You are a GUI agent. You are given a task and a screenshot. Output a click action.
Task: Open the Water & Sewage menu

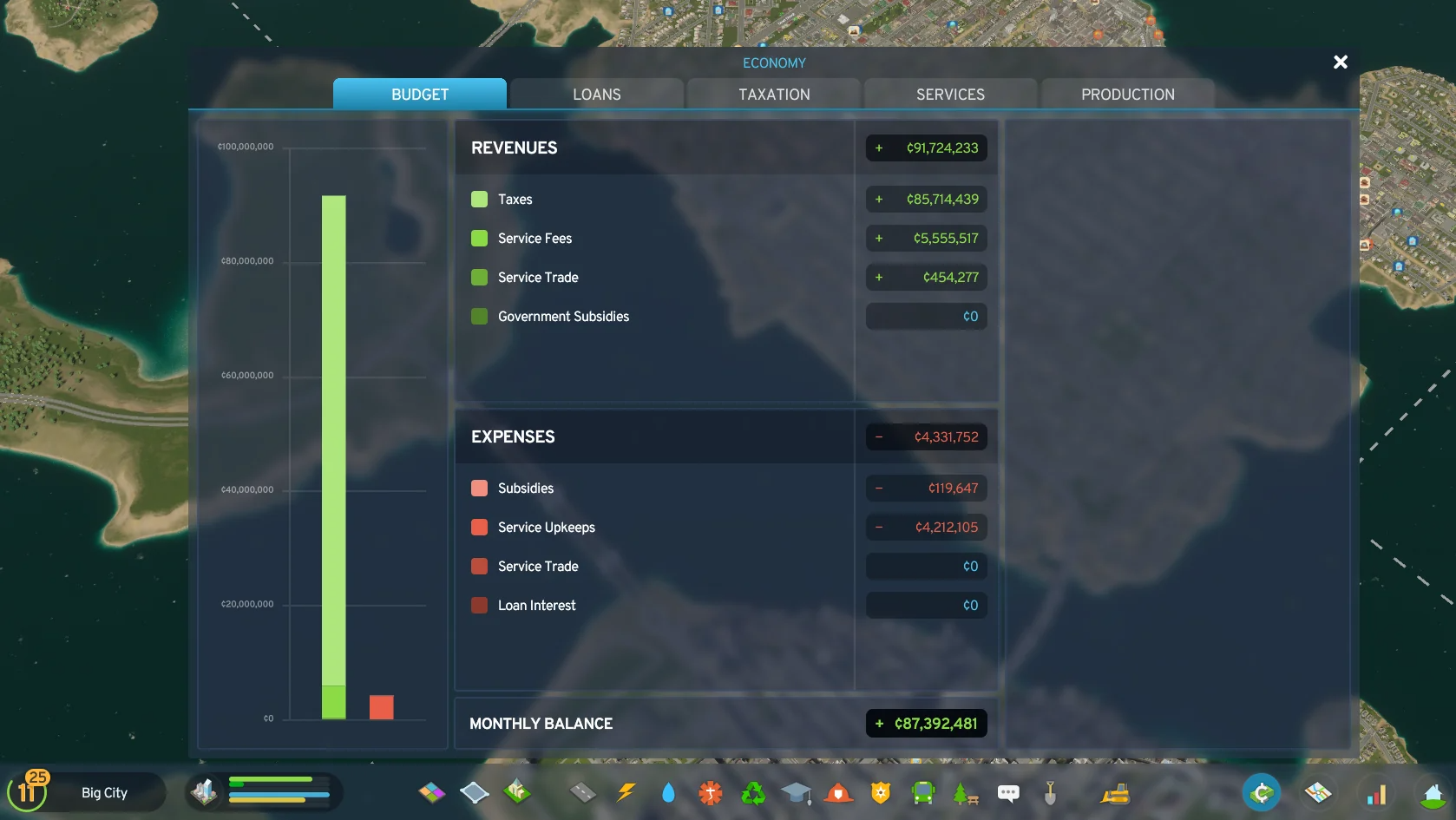tap(668, 792)
